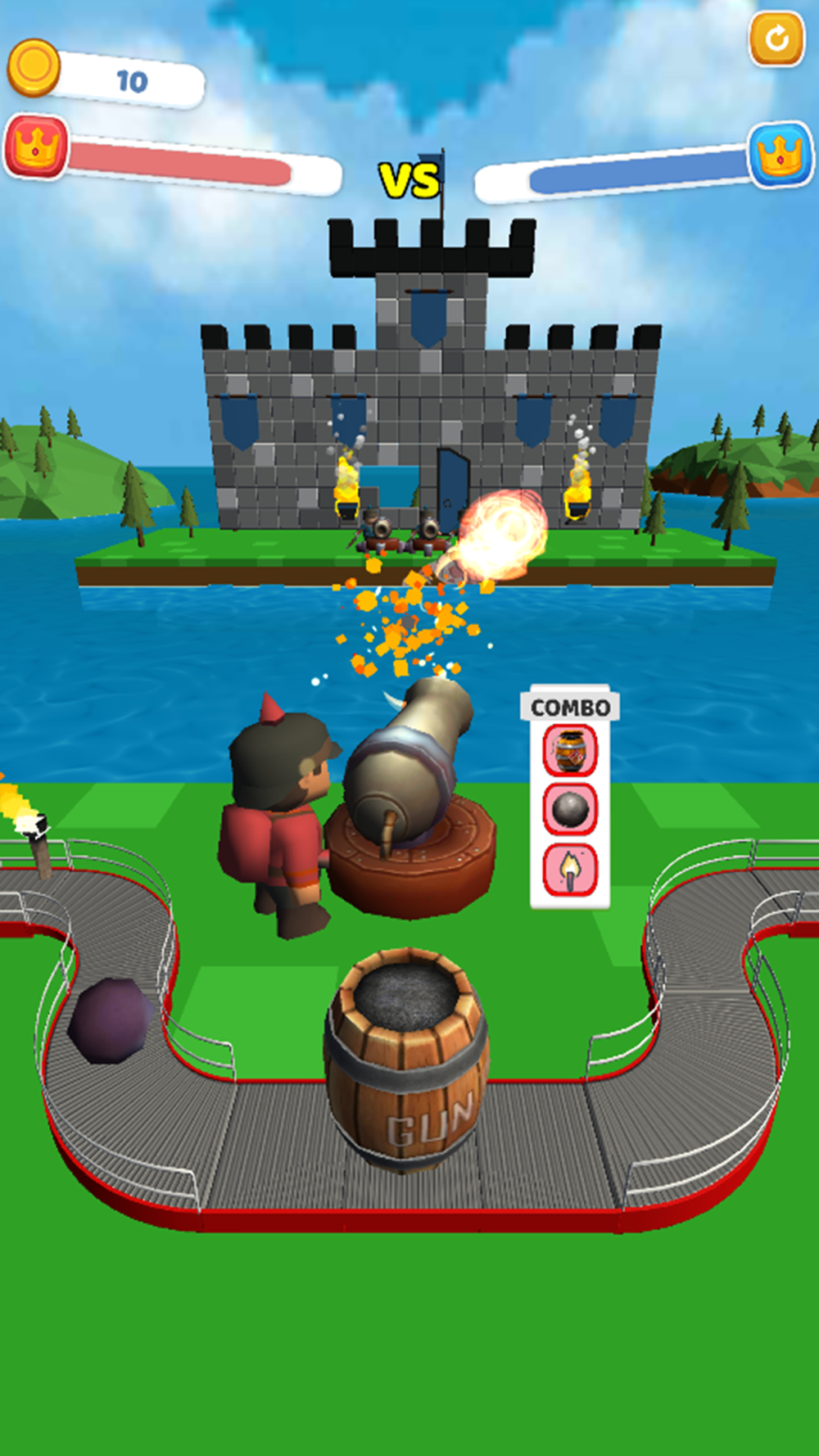The height and width of the screenshot is (1456, 819).
Task: Tap the torch icon in the Combo panel
Action: tap(570, 870)
